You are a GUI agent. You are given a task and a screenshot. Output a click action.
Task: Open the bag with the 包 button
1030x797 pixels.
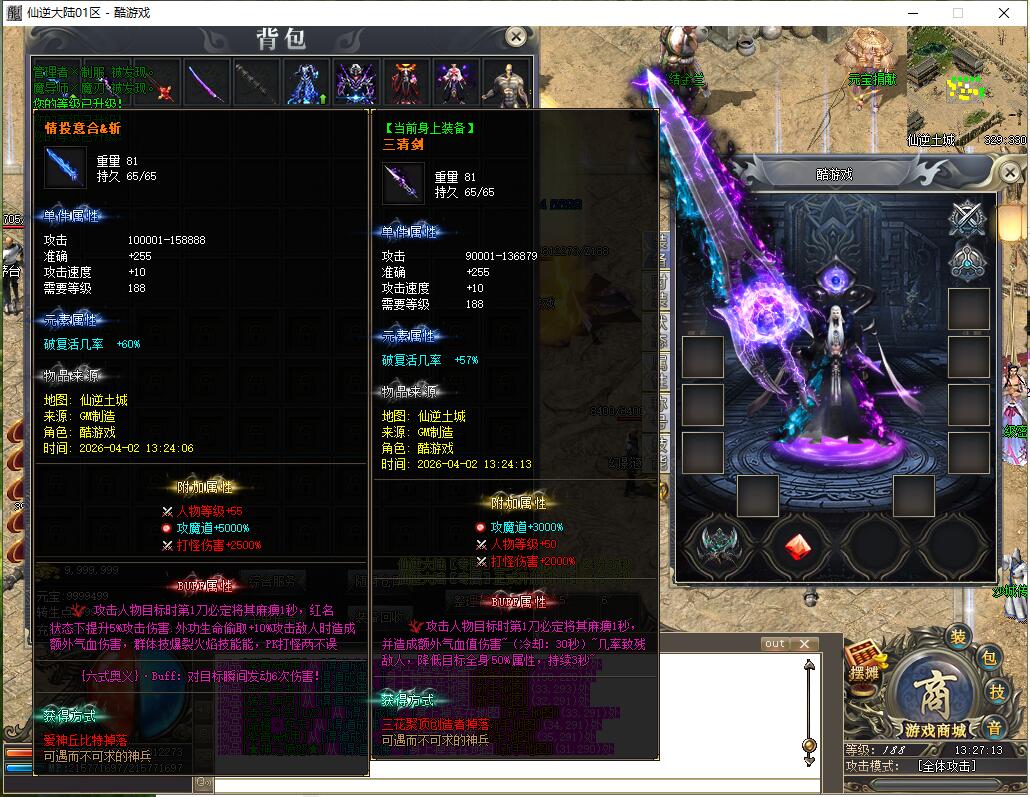coord(988,657)
